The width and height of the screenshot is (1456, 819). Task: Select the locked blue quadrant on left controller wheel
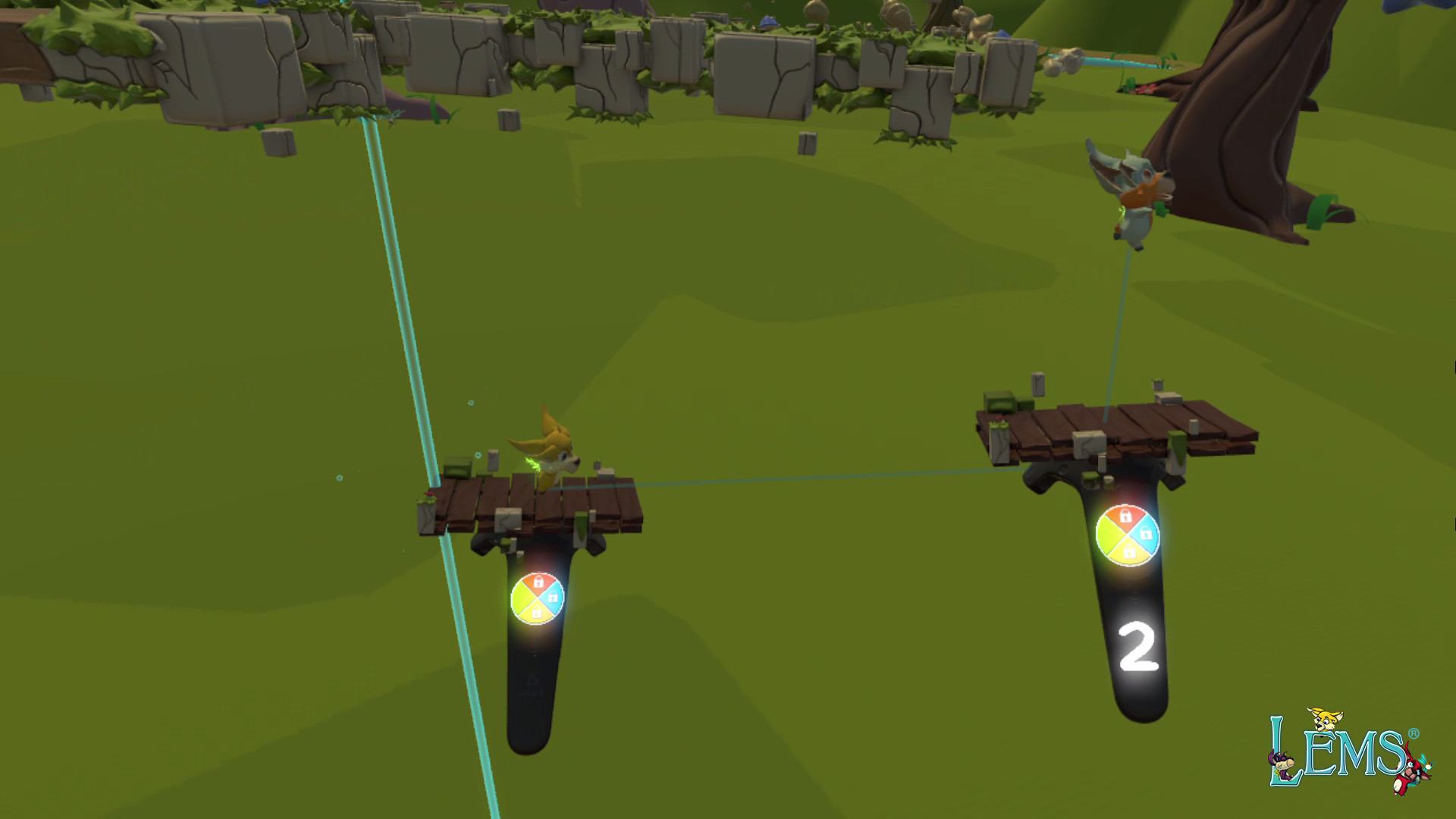point(554,598)
